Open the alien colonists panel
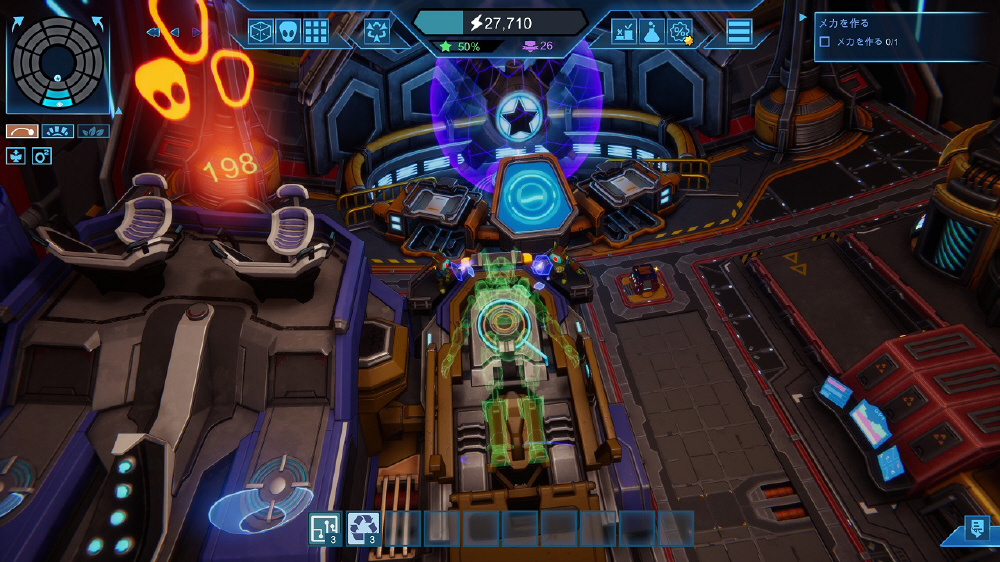The height and width of the screenshot is (562, 1000). 289,31
